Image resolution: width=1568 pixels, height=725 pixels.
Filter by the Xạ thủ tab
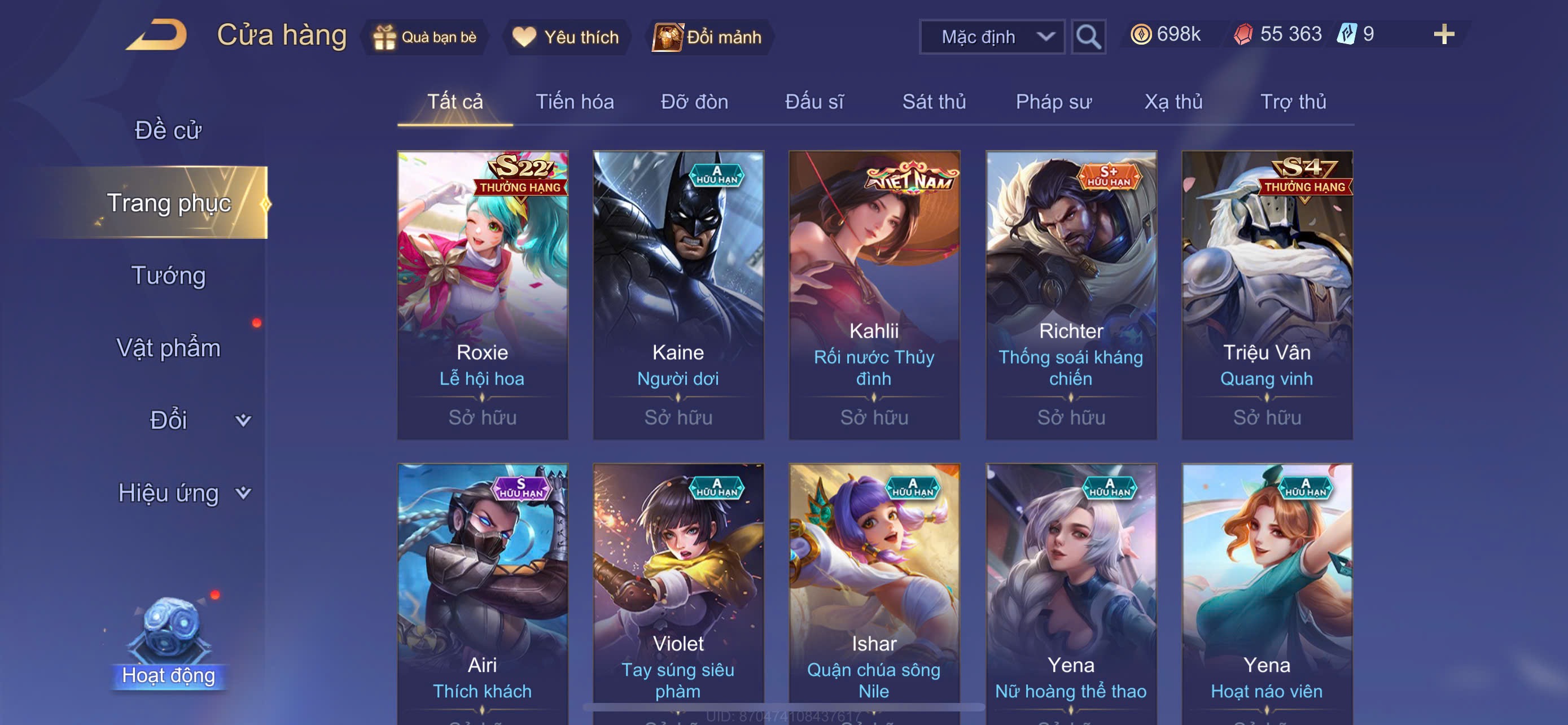pyautogui.click(x=1173, y=102)
